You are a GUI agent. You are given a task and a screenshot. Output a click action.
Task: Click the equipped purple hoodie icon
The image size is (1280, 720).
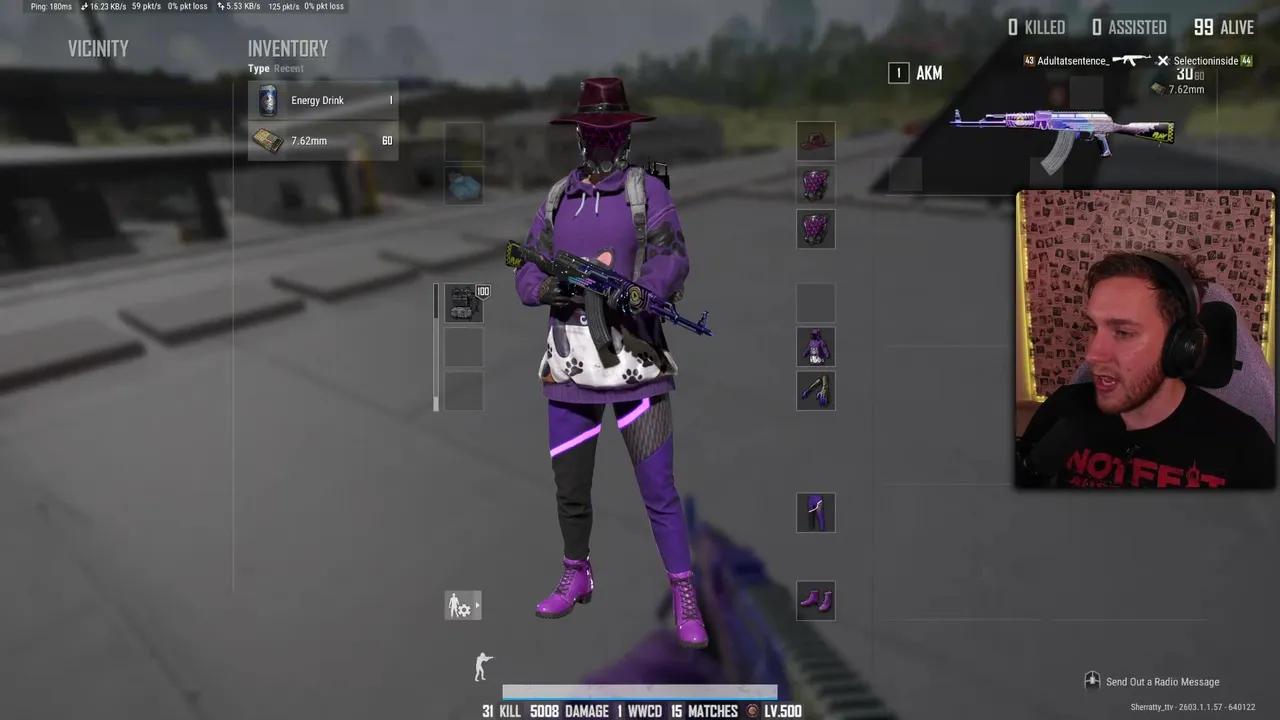(815, 346)
